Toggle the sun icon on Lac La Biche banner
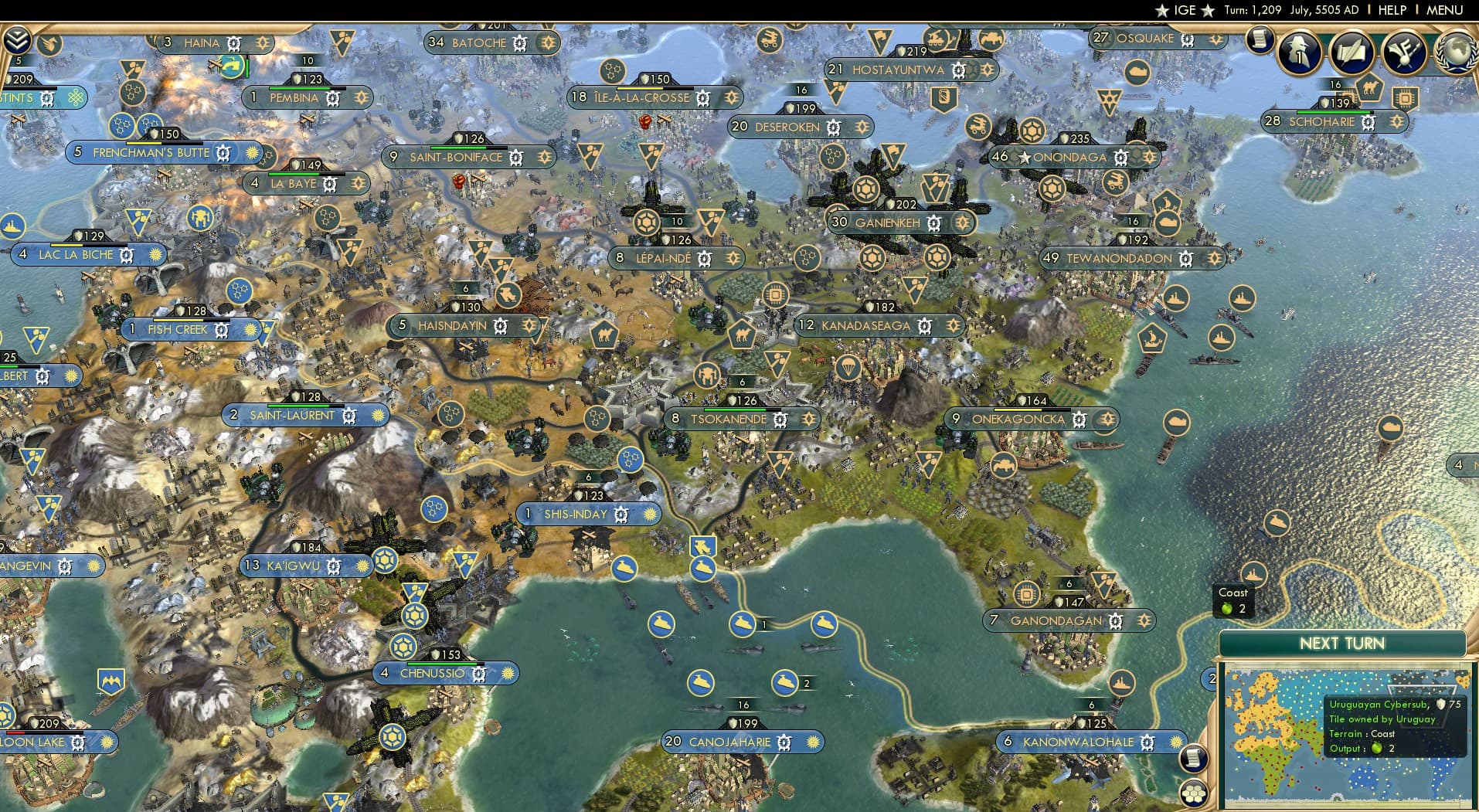Screen dimensions: 1479x812 [154, 255]
